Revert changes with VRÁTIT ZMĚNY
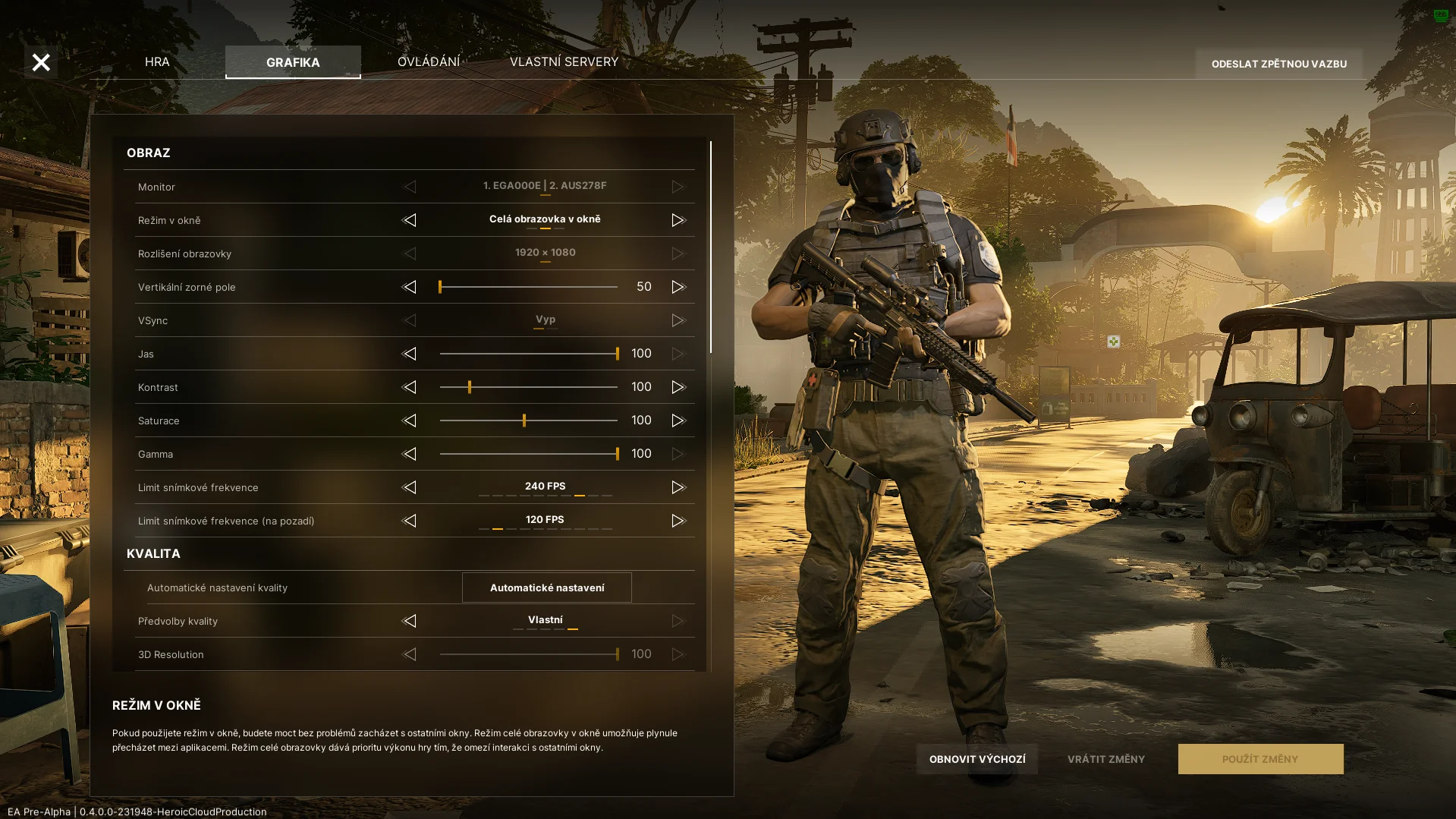This screenshot has height=819, width=1456. point(1105,759)
